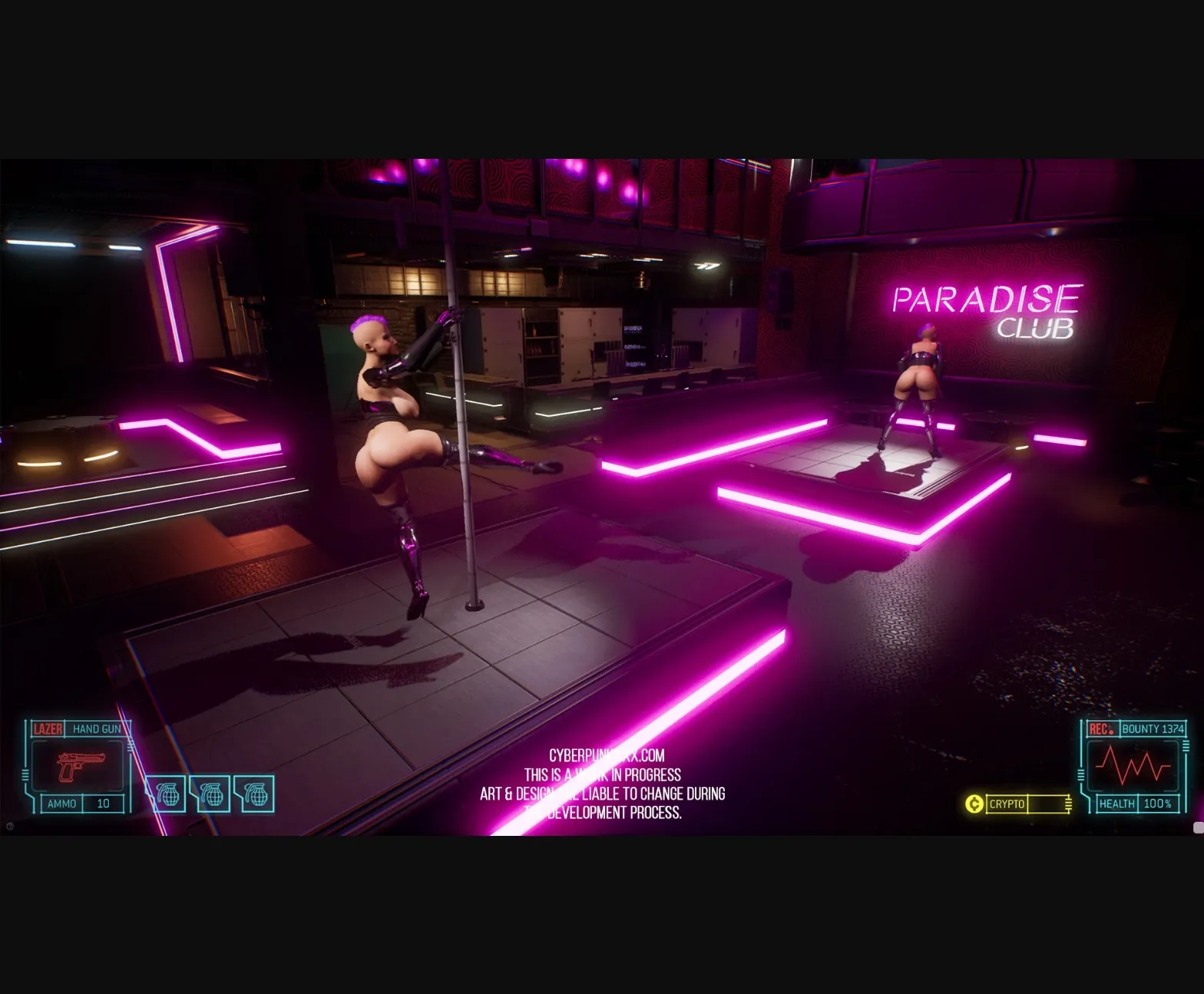Toggle the LAZER weapon mode label

(x=48, y=728)
